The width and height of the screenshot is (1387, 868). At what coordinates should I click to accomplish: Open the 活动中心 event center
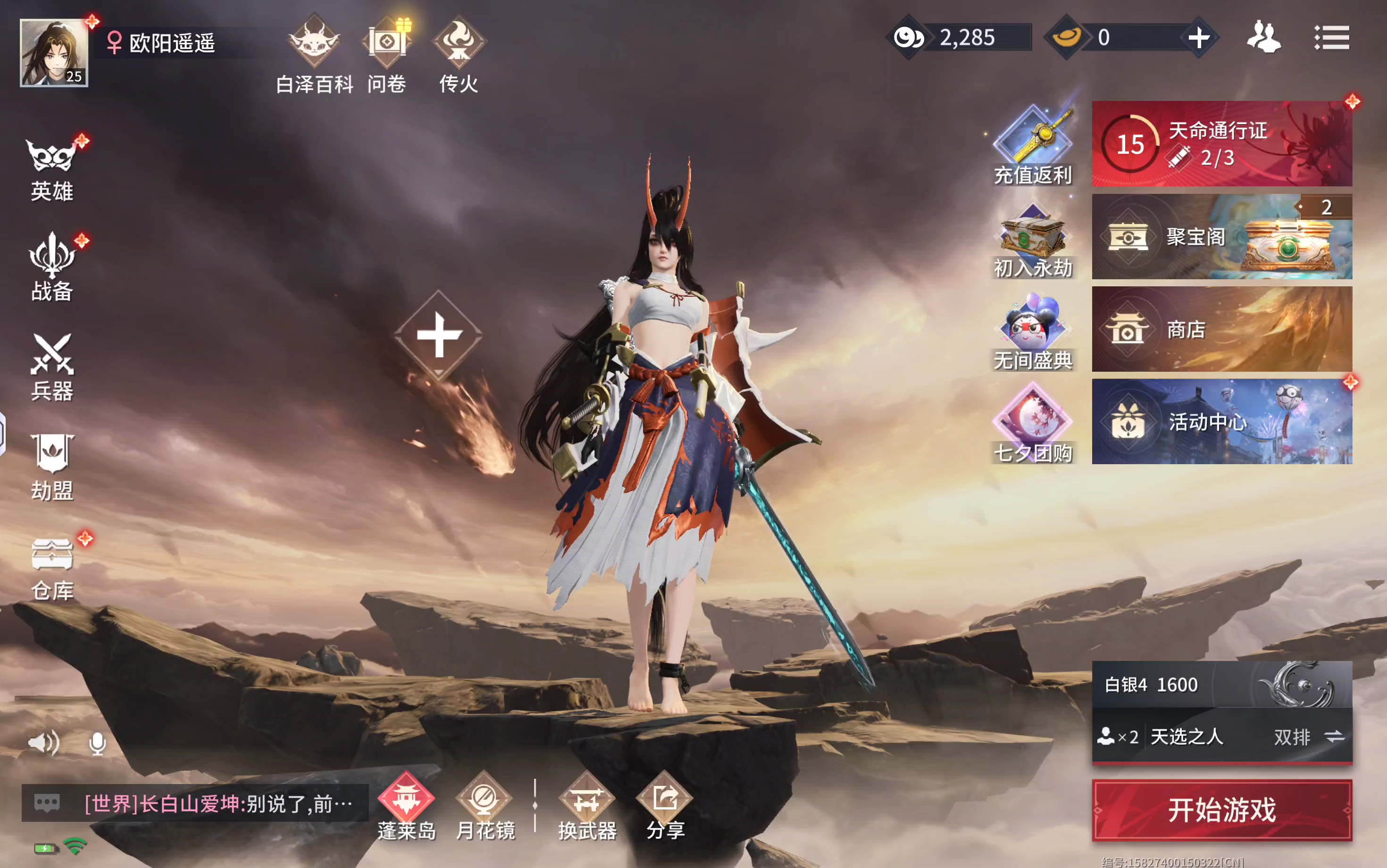[x=1222, y=422]
